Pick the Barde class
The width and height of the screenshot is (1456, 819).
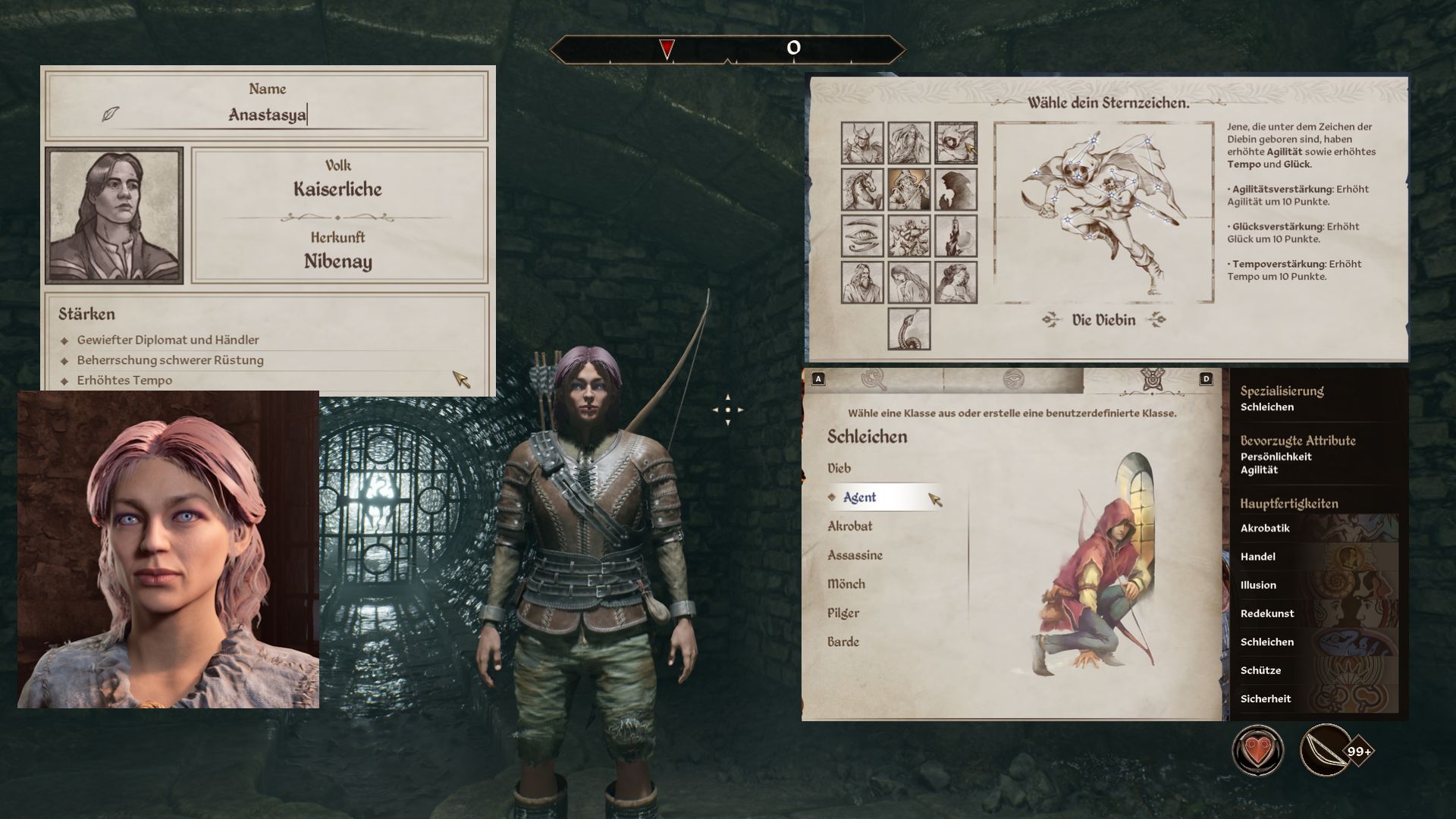click(843, 642)
